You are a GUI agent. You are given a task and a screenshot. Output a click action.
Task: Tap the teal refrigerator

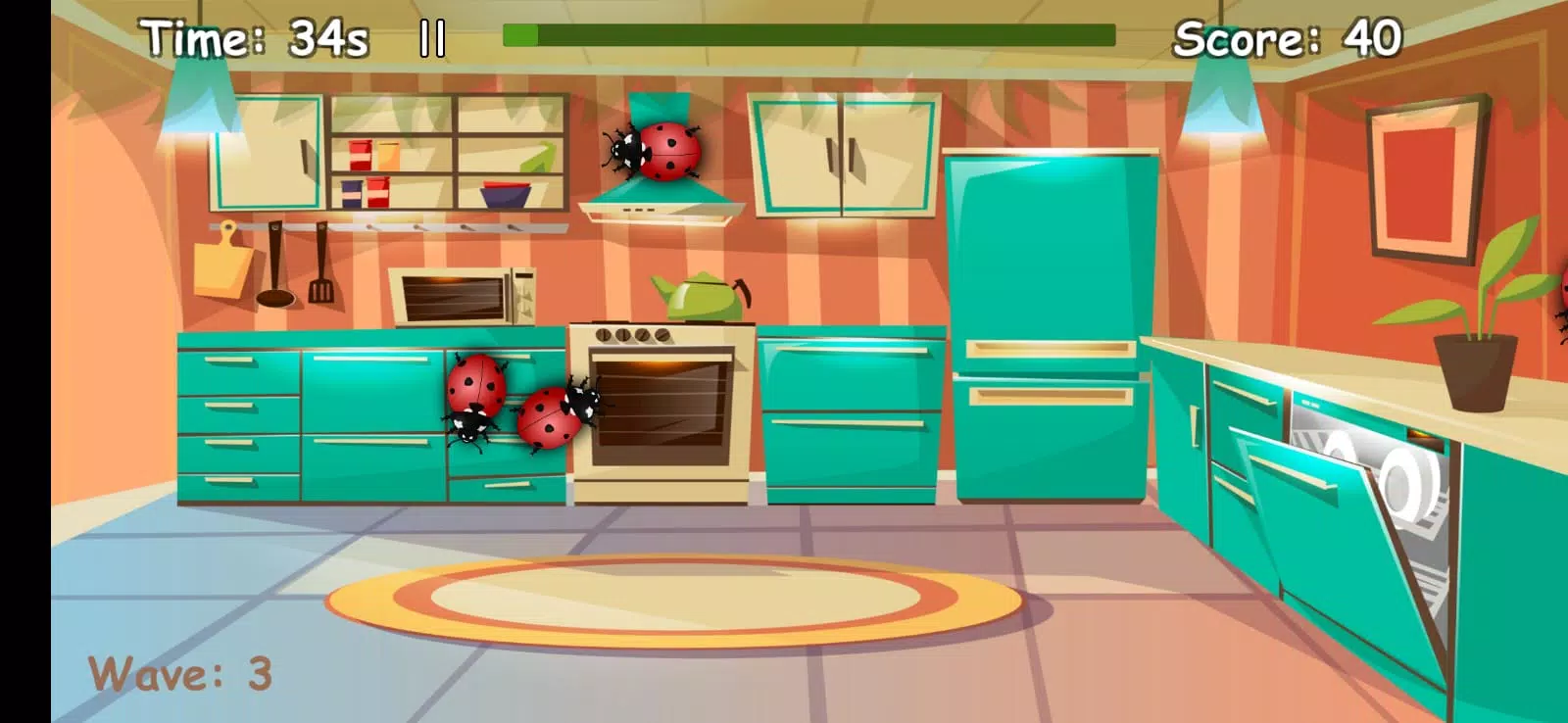point(1049,313)
